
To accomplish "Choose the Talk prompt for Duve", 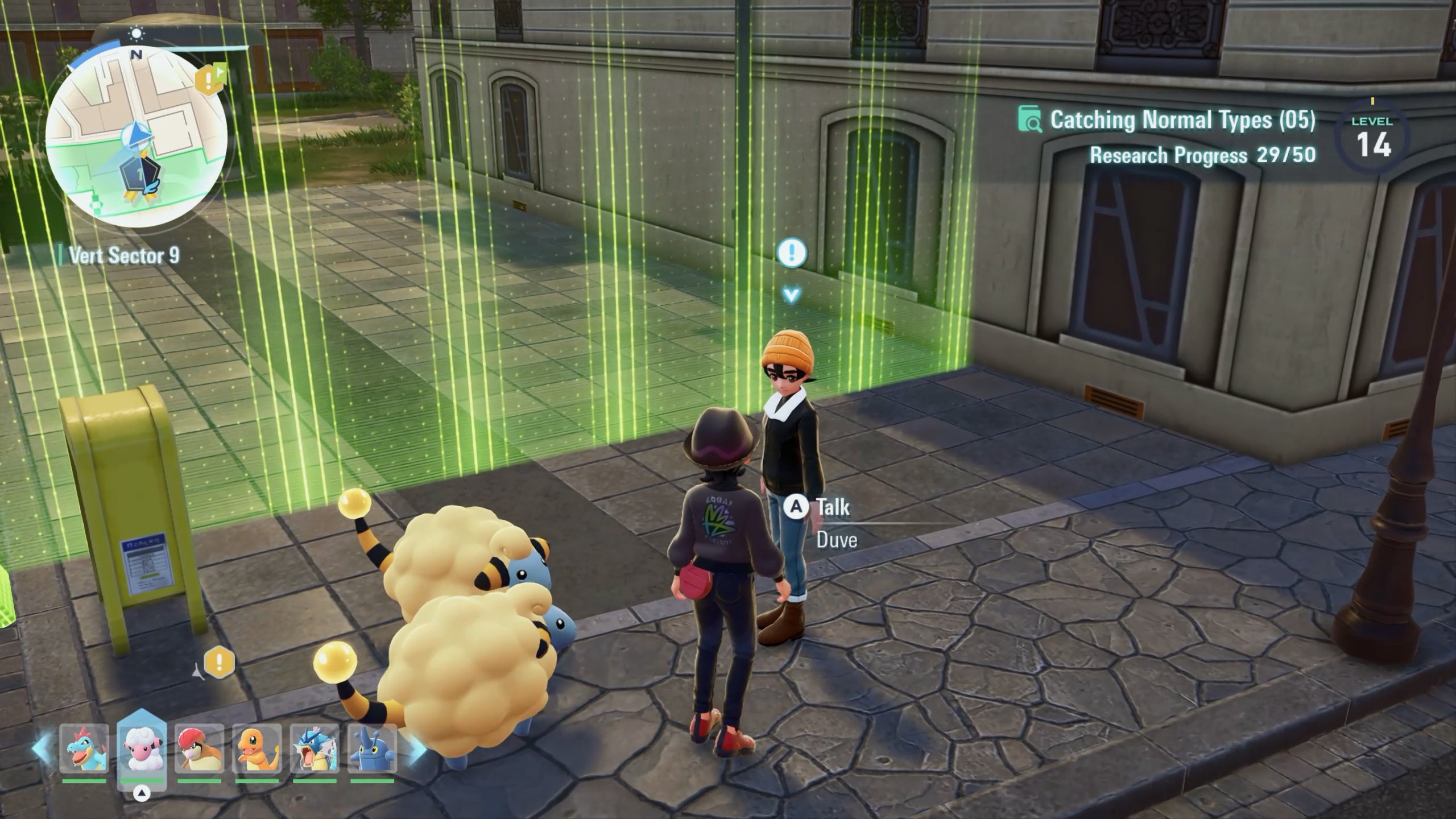I will click(819, 507).
